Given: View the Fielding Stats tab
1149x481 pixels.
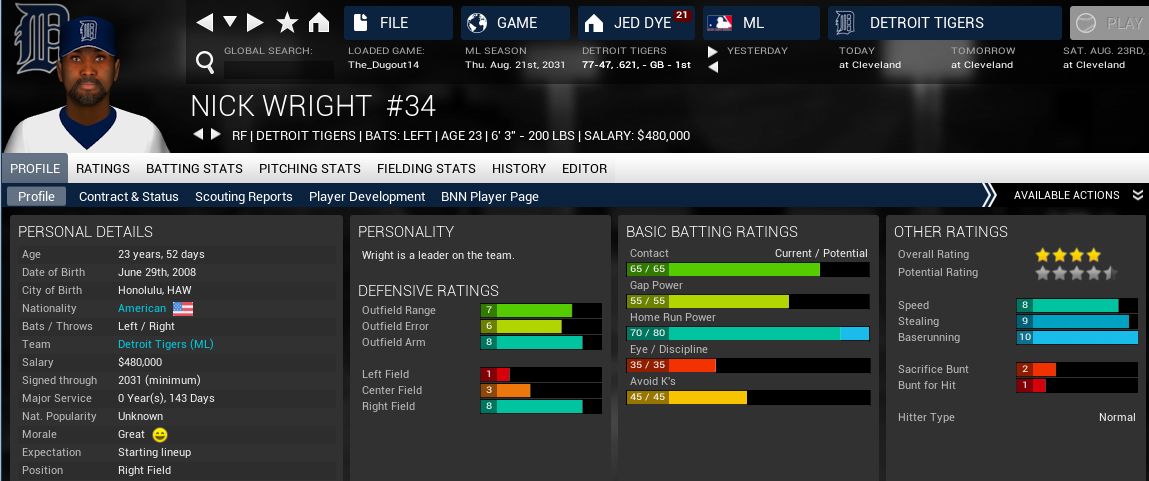Looking at the screenshot, I should pos(426,168).
